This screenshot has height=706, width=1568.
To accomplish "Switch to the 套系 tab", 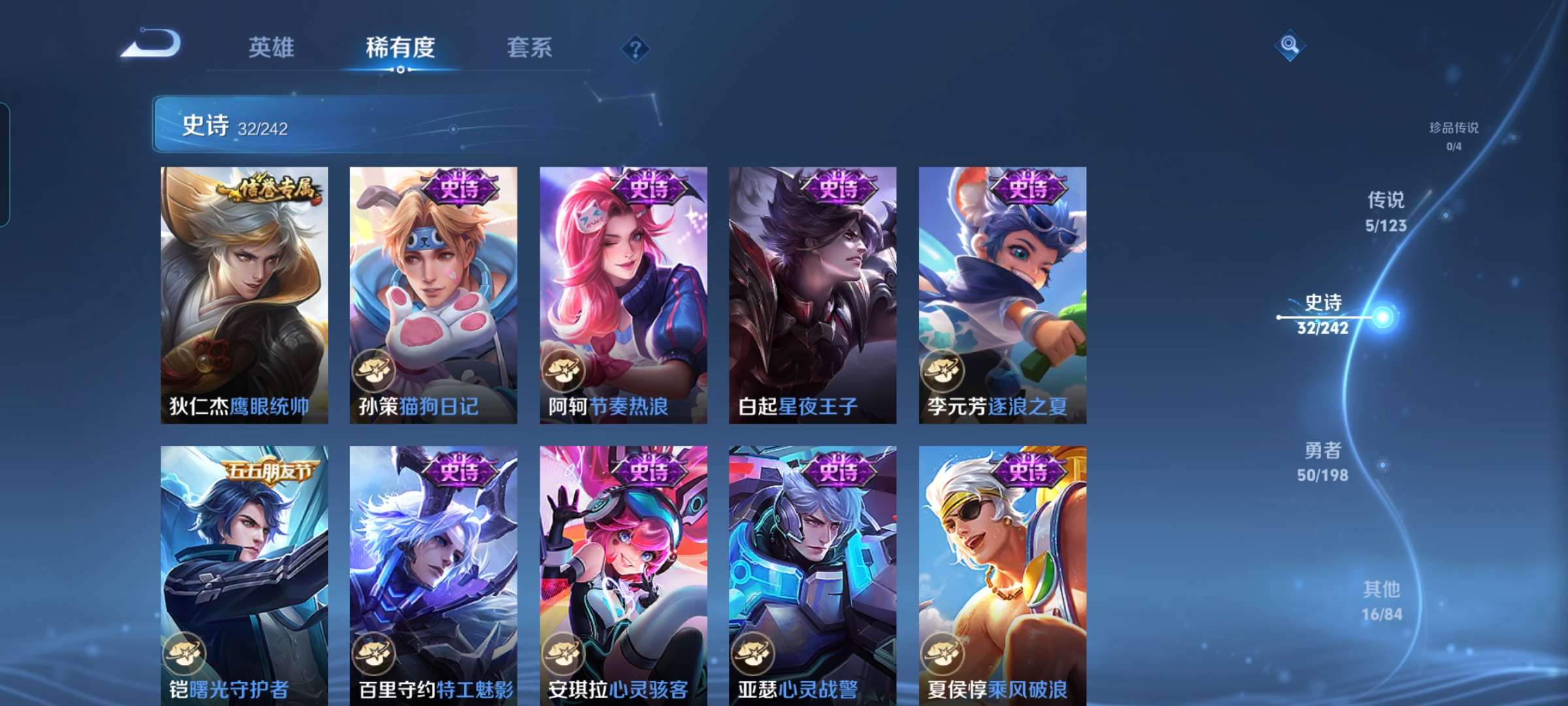I will pyautogui.click(x=529, y=48).
